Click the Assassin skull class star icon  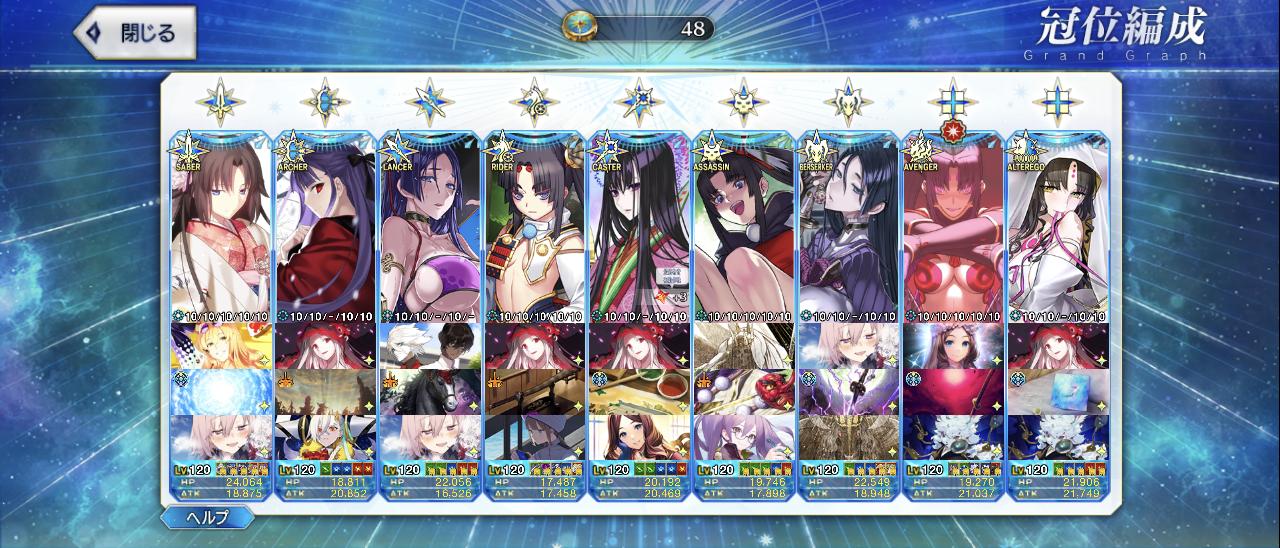pyautogui.click(x=742, y=101)
